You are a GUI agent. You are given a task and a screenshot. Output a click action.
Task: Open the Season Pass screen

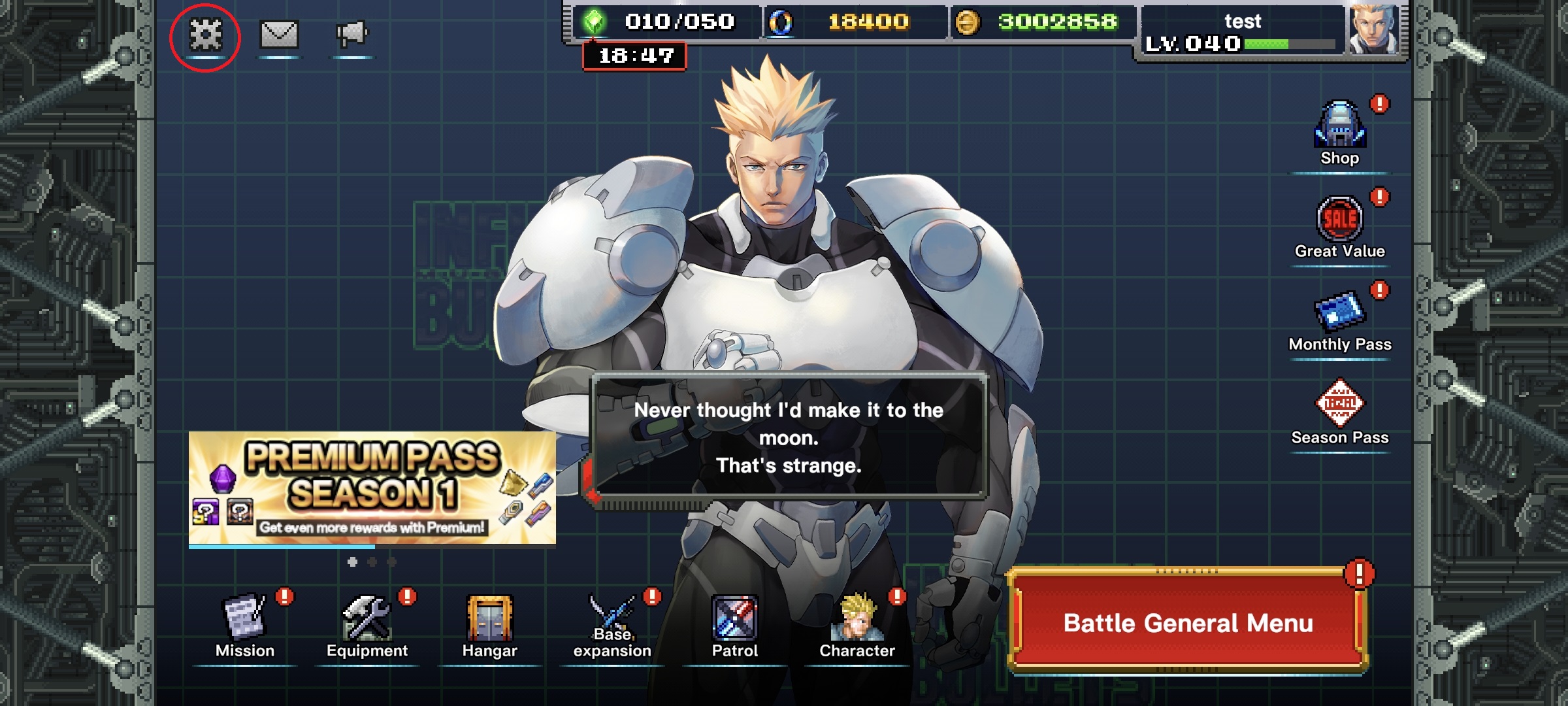coord(1339,413)
